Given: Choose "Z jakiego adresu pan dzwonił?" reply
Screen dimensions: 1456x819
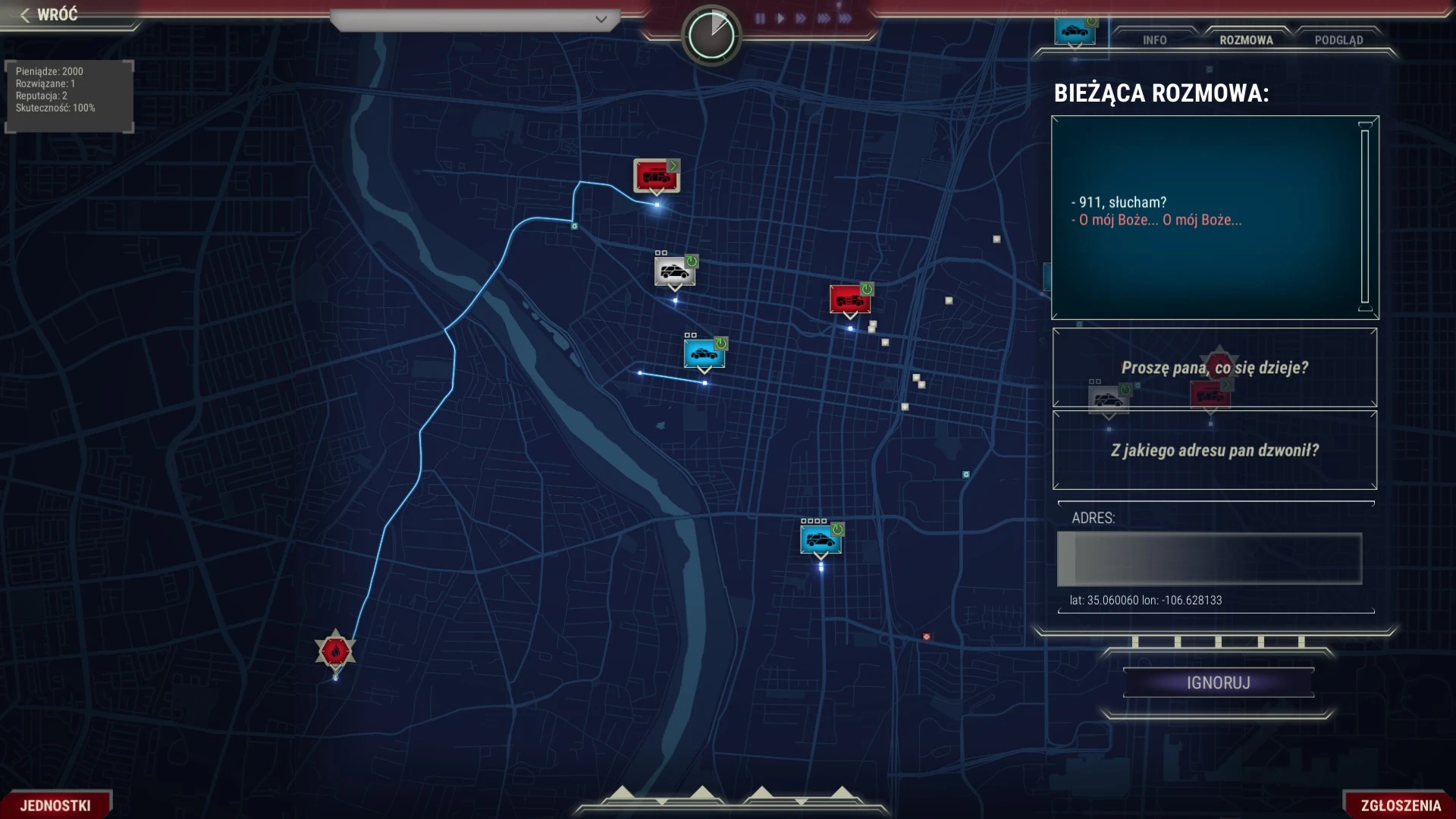Looking at the screenshot, I should tap(1214, 450).
